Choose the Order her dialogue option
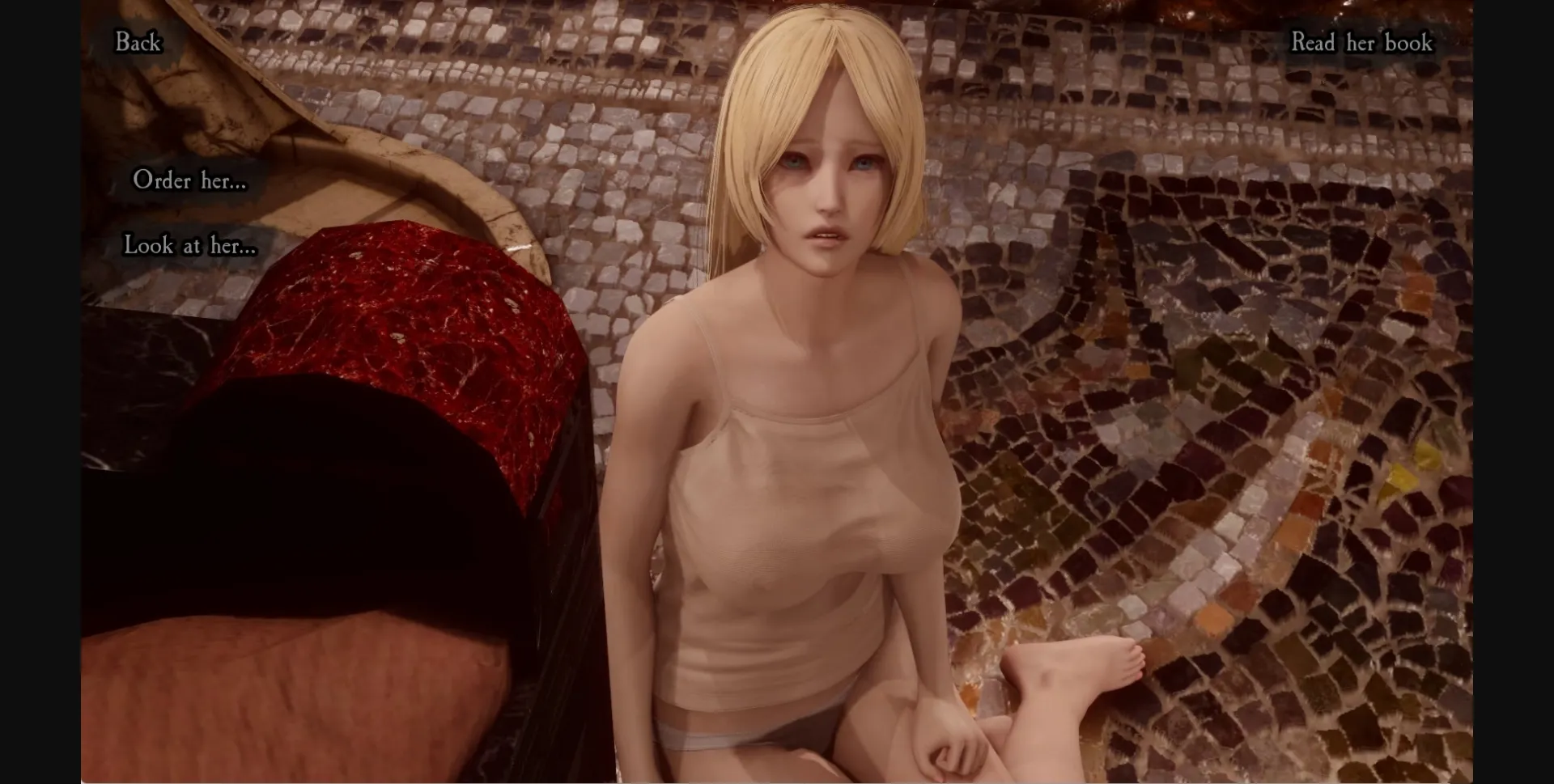The height and width of the screenshot is (784, 1554). tap(191, 181)
